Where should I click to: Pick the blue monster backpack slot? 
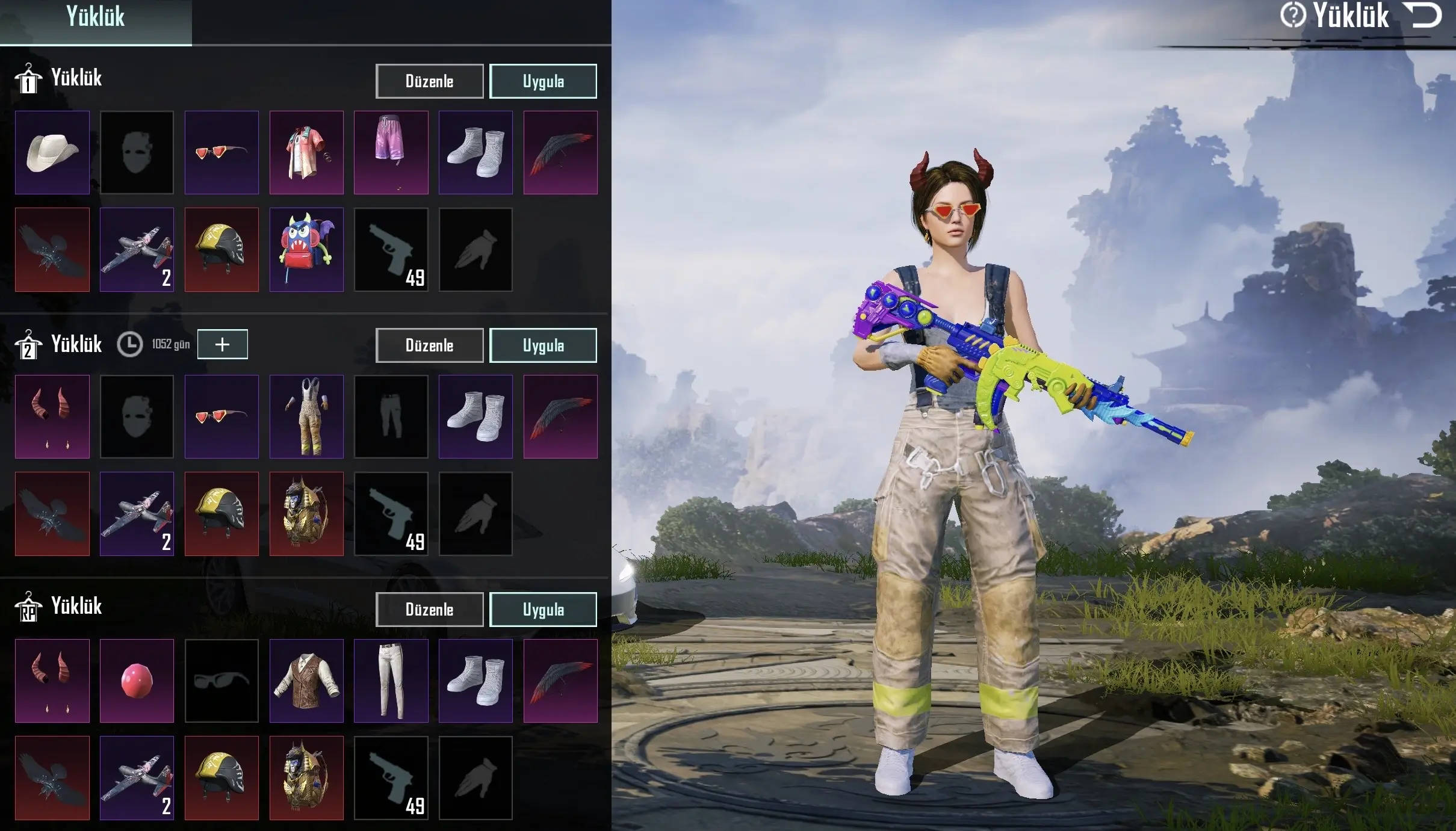pyautogui.click(x=306, y=250)
